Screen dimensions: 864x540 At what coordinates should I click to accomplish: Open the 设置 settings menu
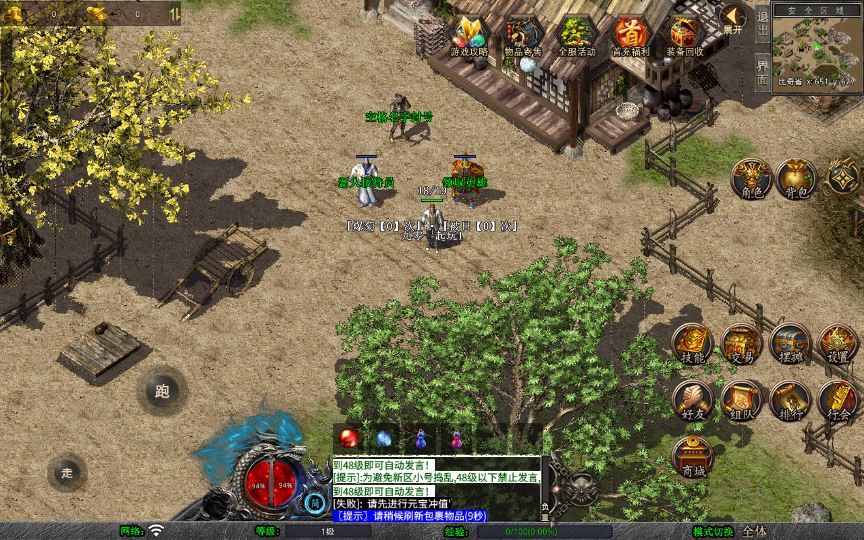(838, 343)
